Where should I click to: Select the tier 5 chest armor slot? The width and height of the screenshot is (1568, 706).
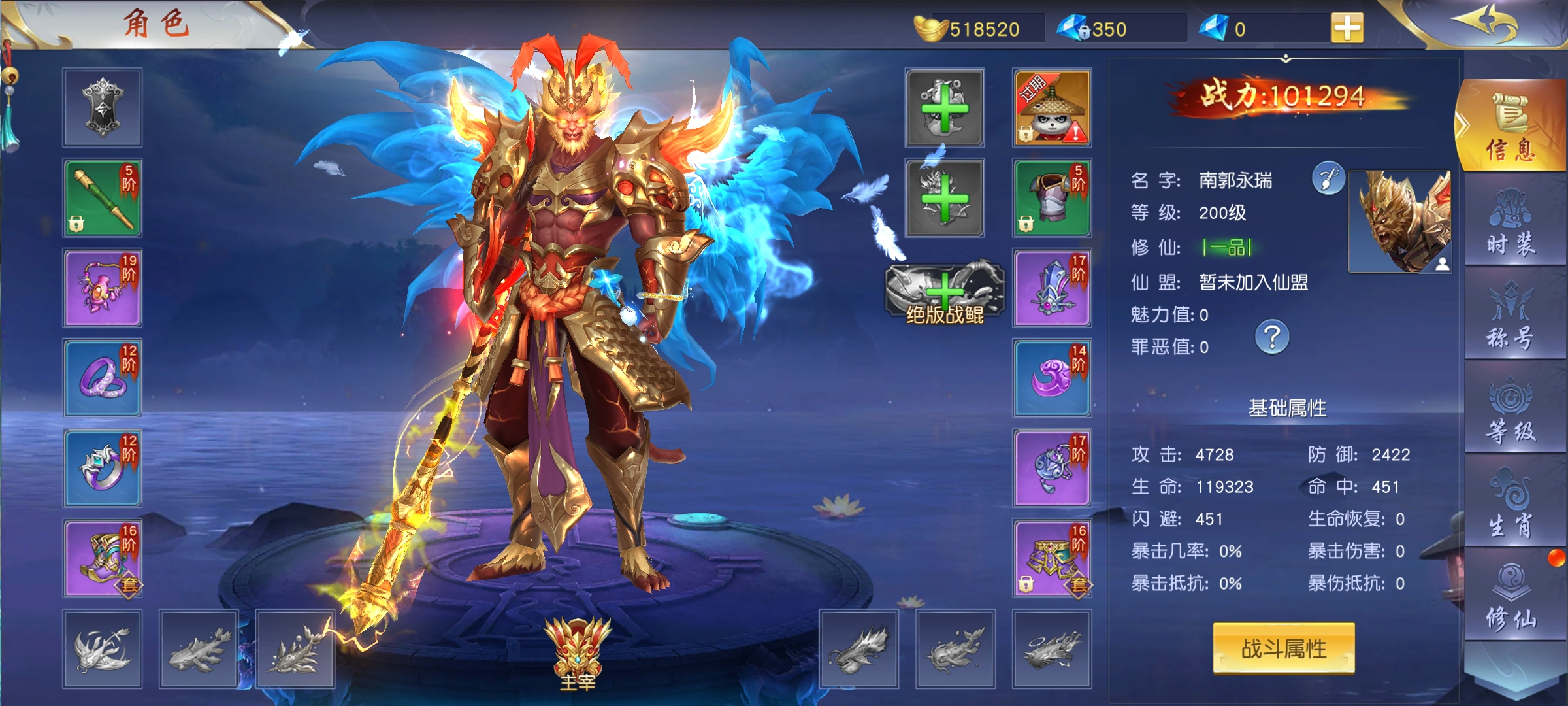point(1052,197)
